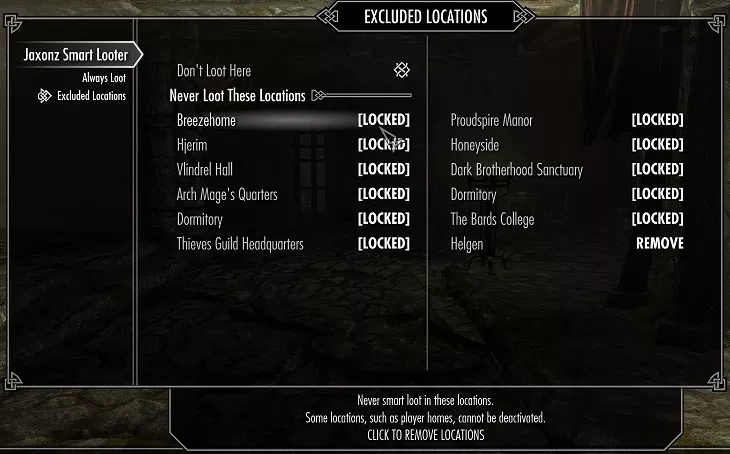730x454 pixels.
Task: Switch to the Excluded Locations page
Action: 91,96
